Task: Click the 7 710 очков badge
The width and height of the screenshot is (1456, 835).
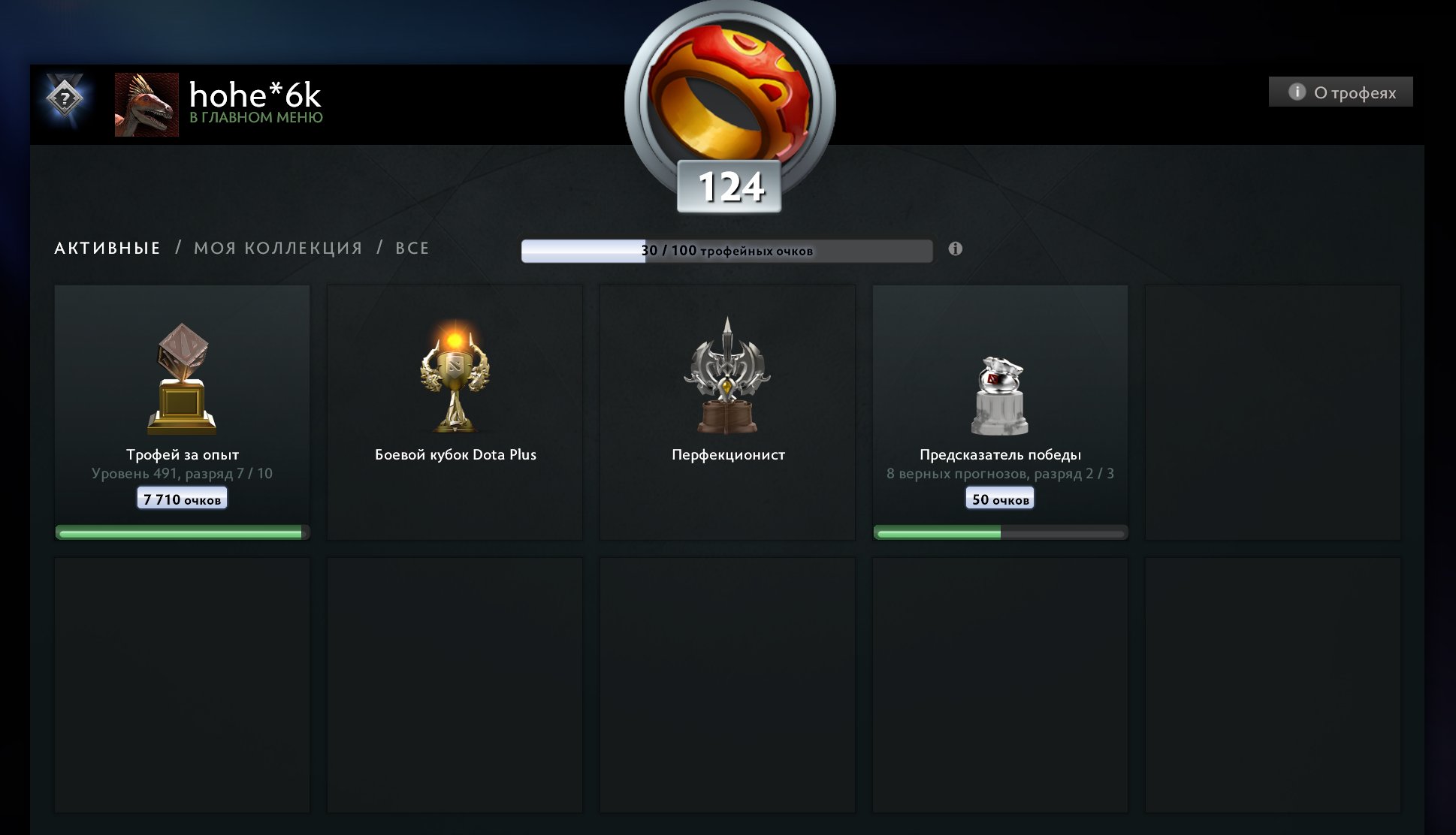Action: click(181, 497)
